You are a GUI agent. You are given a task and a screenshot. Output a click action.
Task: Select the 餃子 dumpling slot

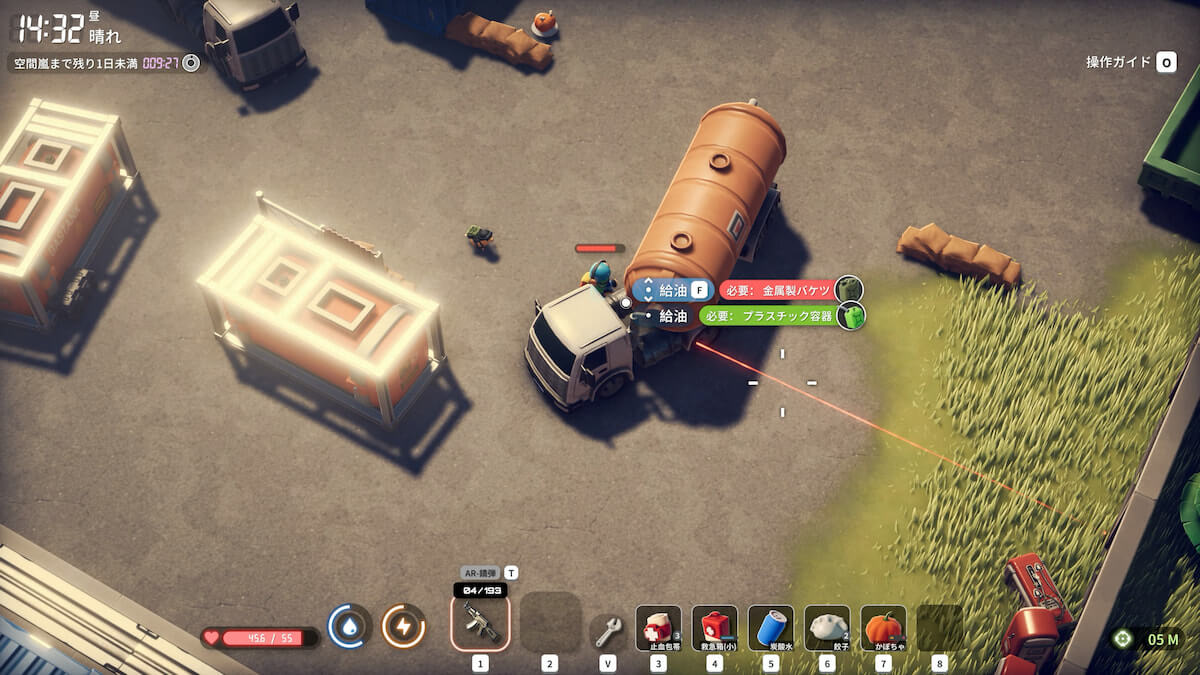[x=827, y=627]
